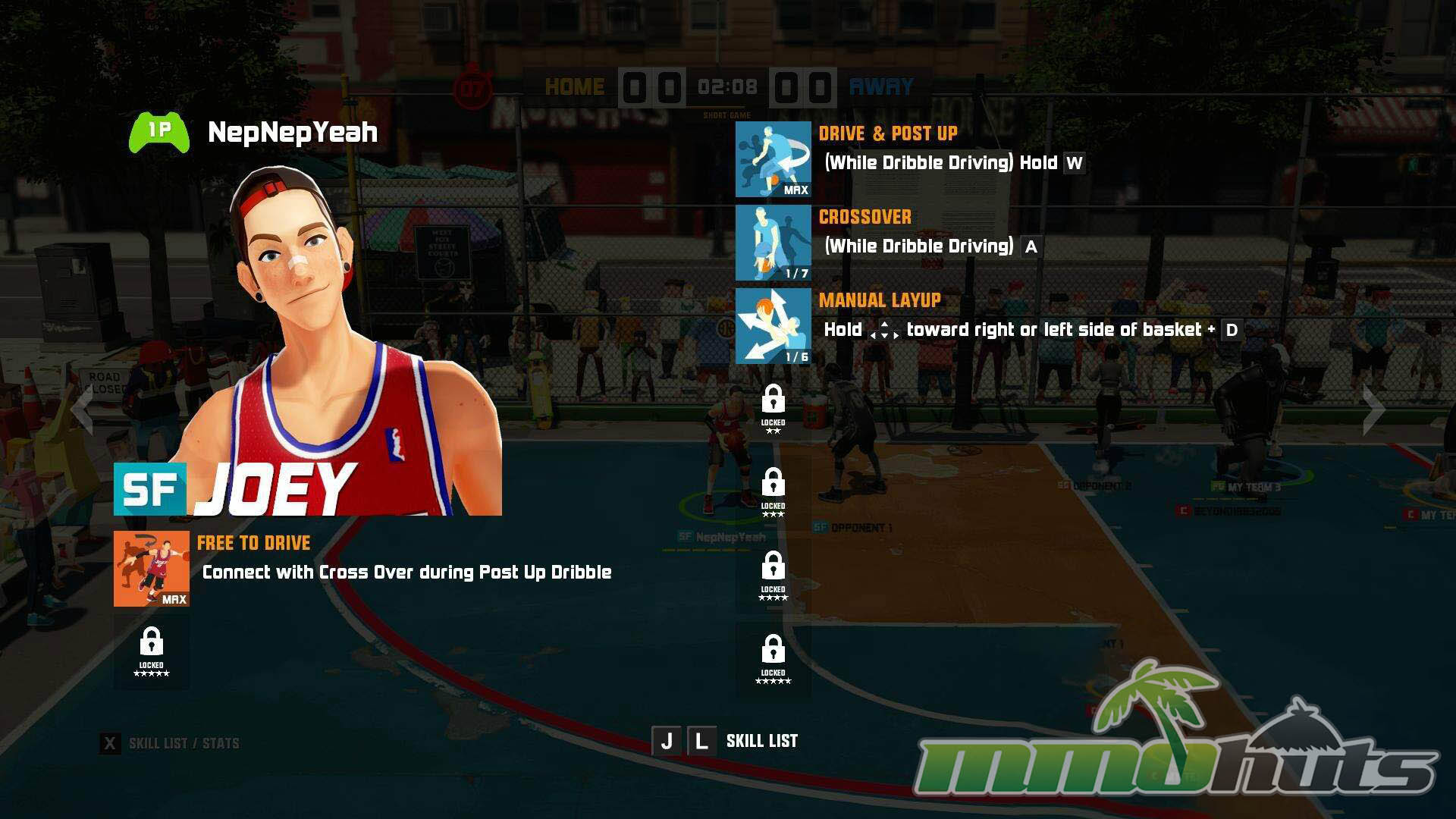The width and height of the screenshot is (1456, 819).
Task: Choose the Crossover skill icon
Action: pos(773,243)
